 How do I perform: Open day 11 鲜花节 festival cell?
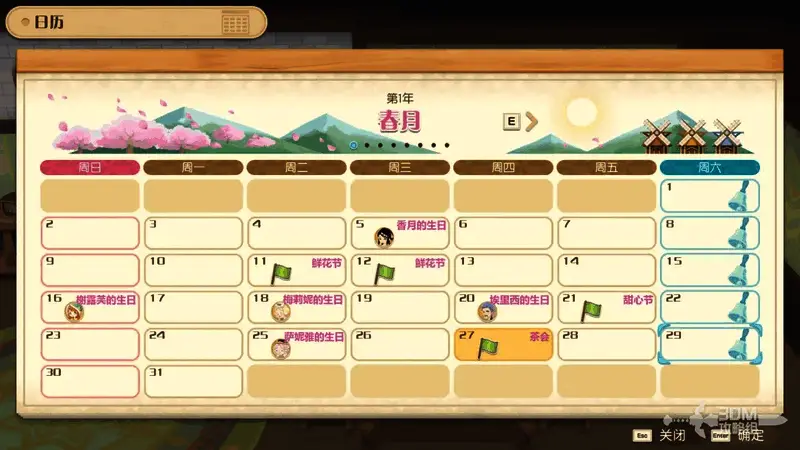pyautogui.click(x=296, y=270)
